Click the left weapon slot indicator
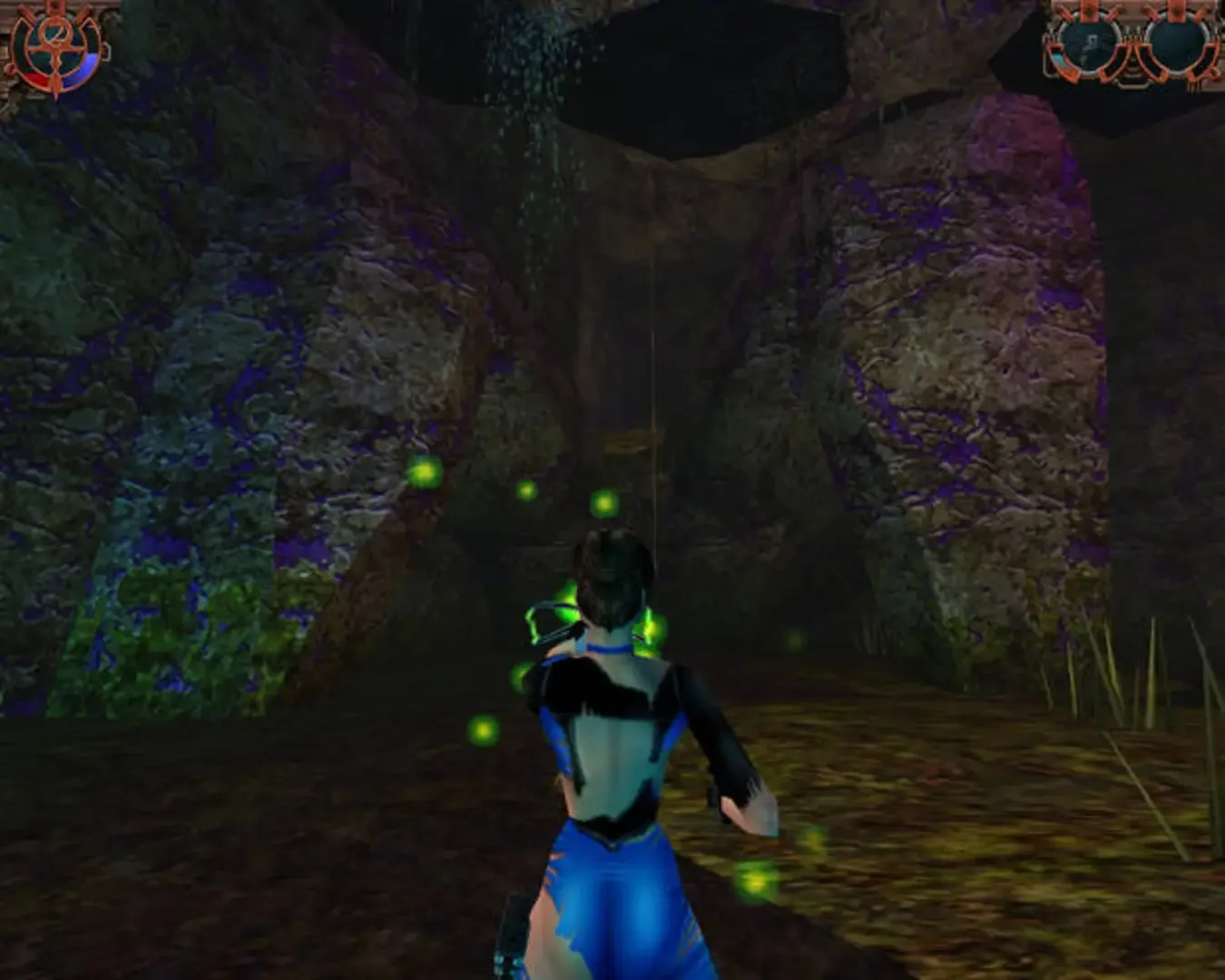The width and height of the screenshot is (1225, 980). point(1089,44)
